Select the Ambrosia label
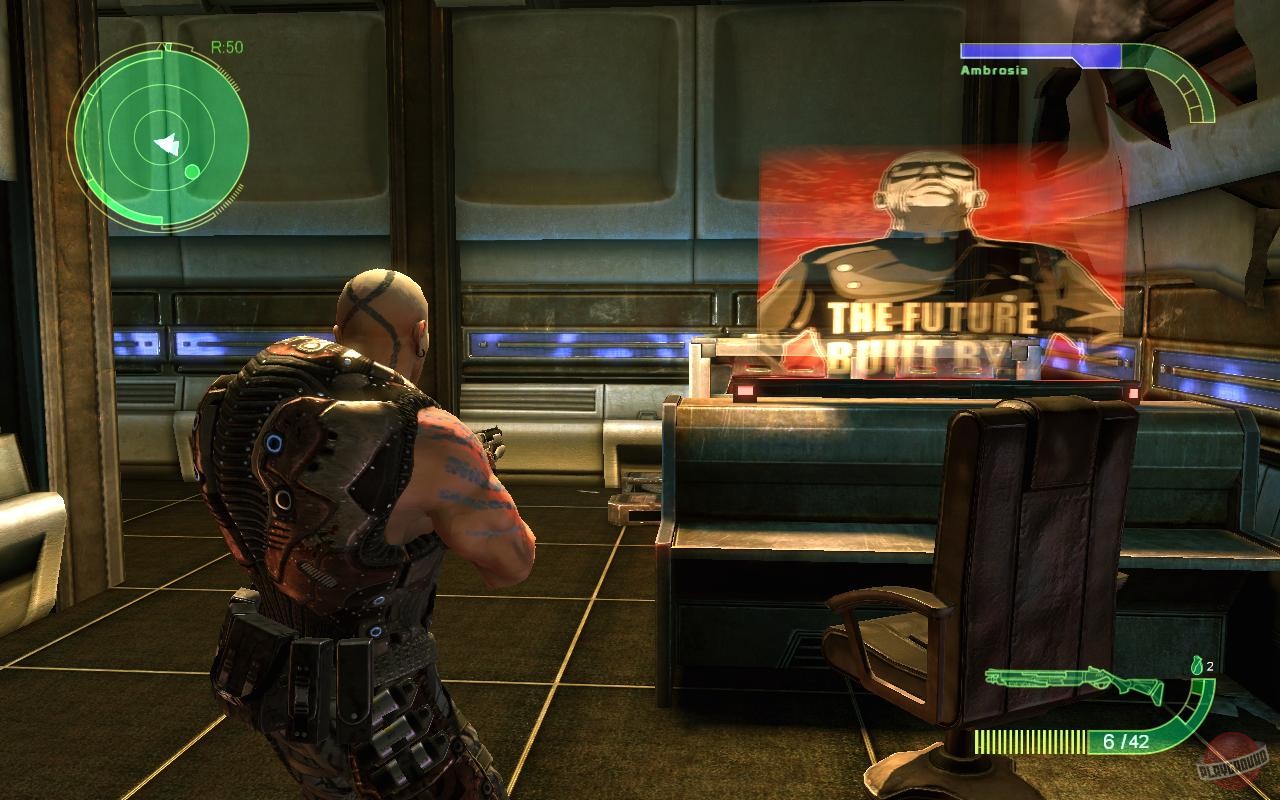The width and height of the screenshot is (1280, 800). click(993, 70)
